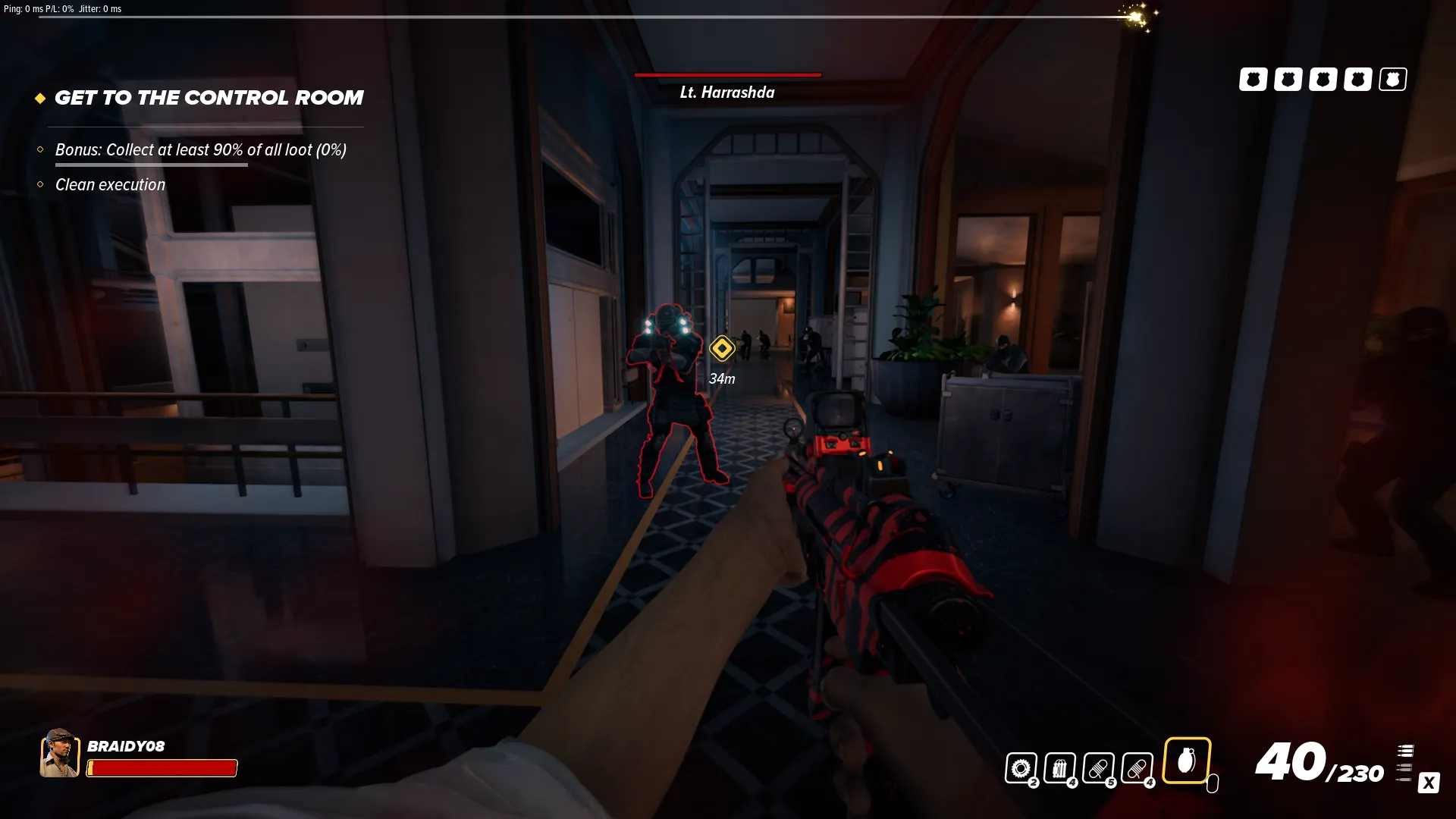The height and width of the screenshot is (819, 1456).
Task: Click the stacked bullets fire mode indicator
Action: [x=1405, y=763]
